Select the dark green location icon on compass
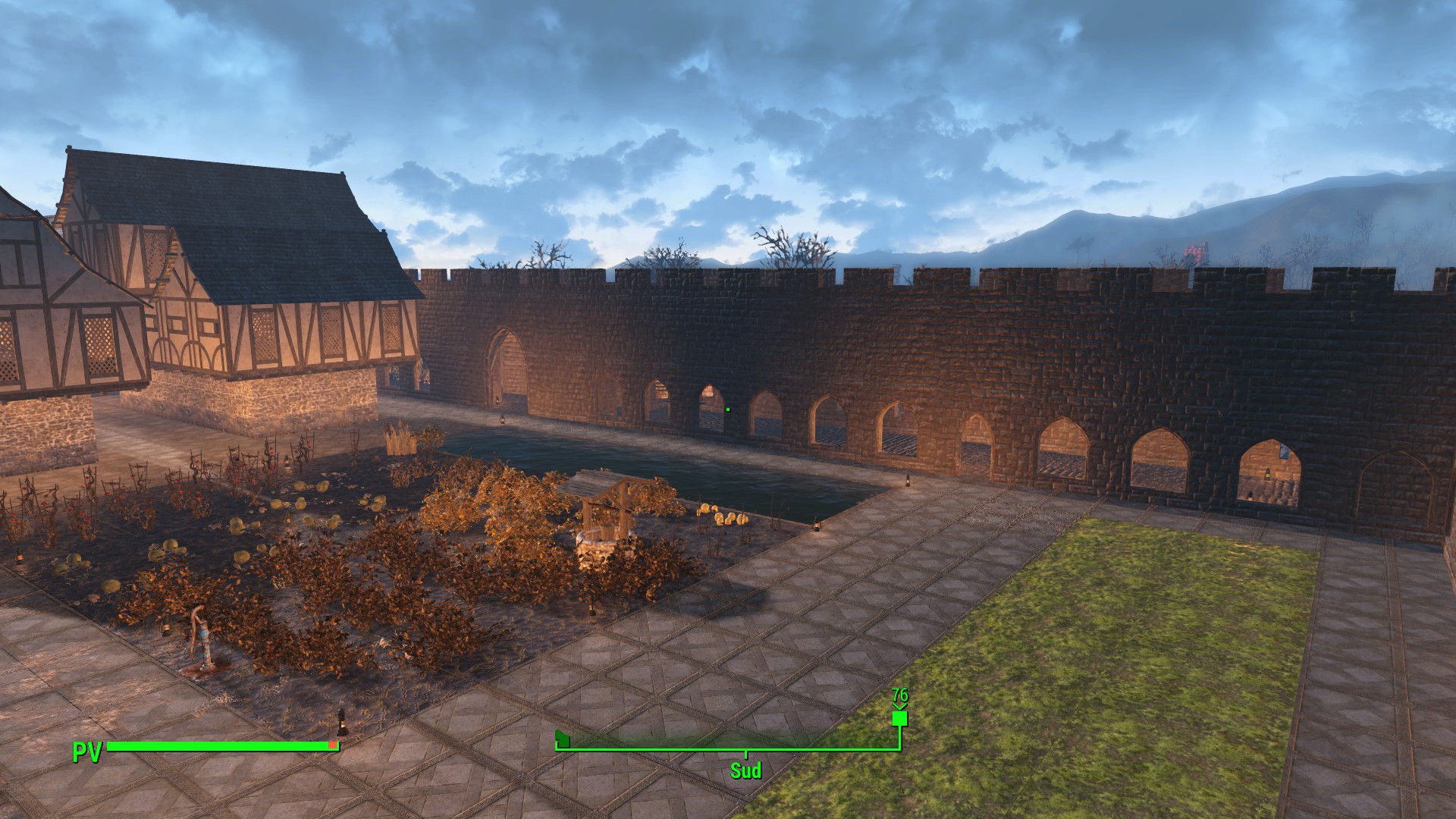The width and height of the screenshot is (1456, 819). click(562, 737)
